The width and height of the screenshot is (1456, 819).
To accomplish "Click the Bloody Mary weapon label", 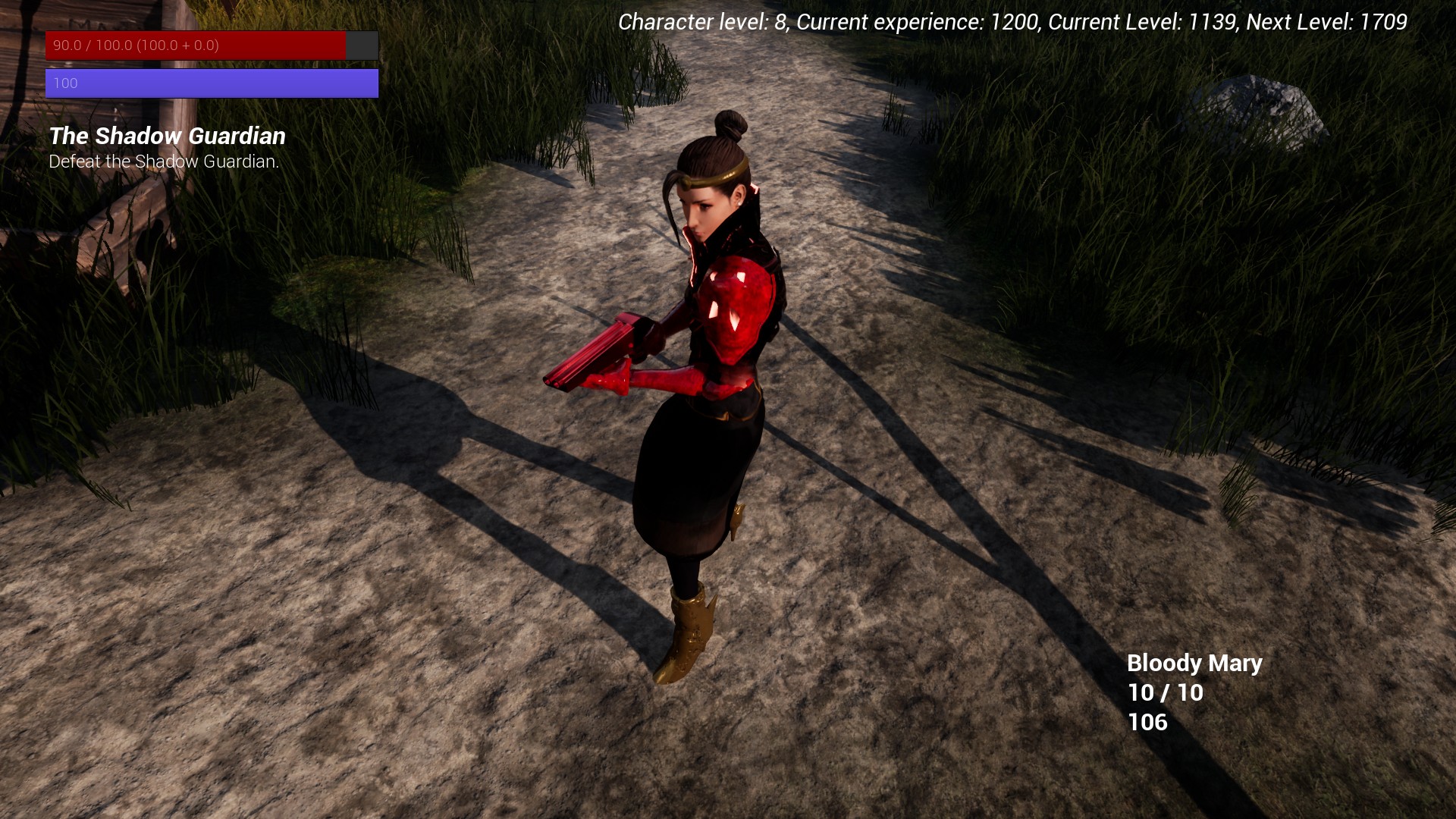I will pos(1194,663).
